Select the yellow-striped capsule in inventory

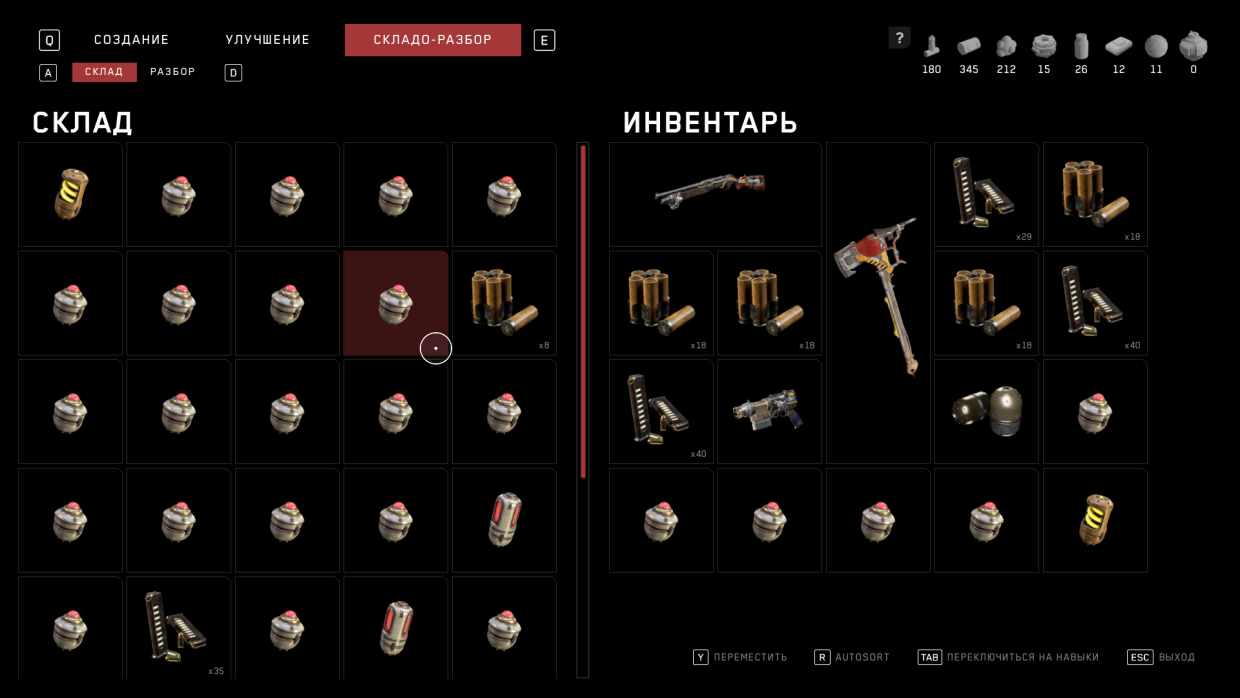point(1095,520)
